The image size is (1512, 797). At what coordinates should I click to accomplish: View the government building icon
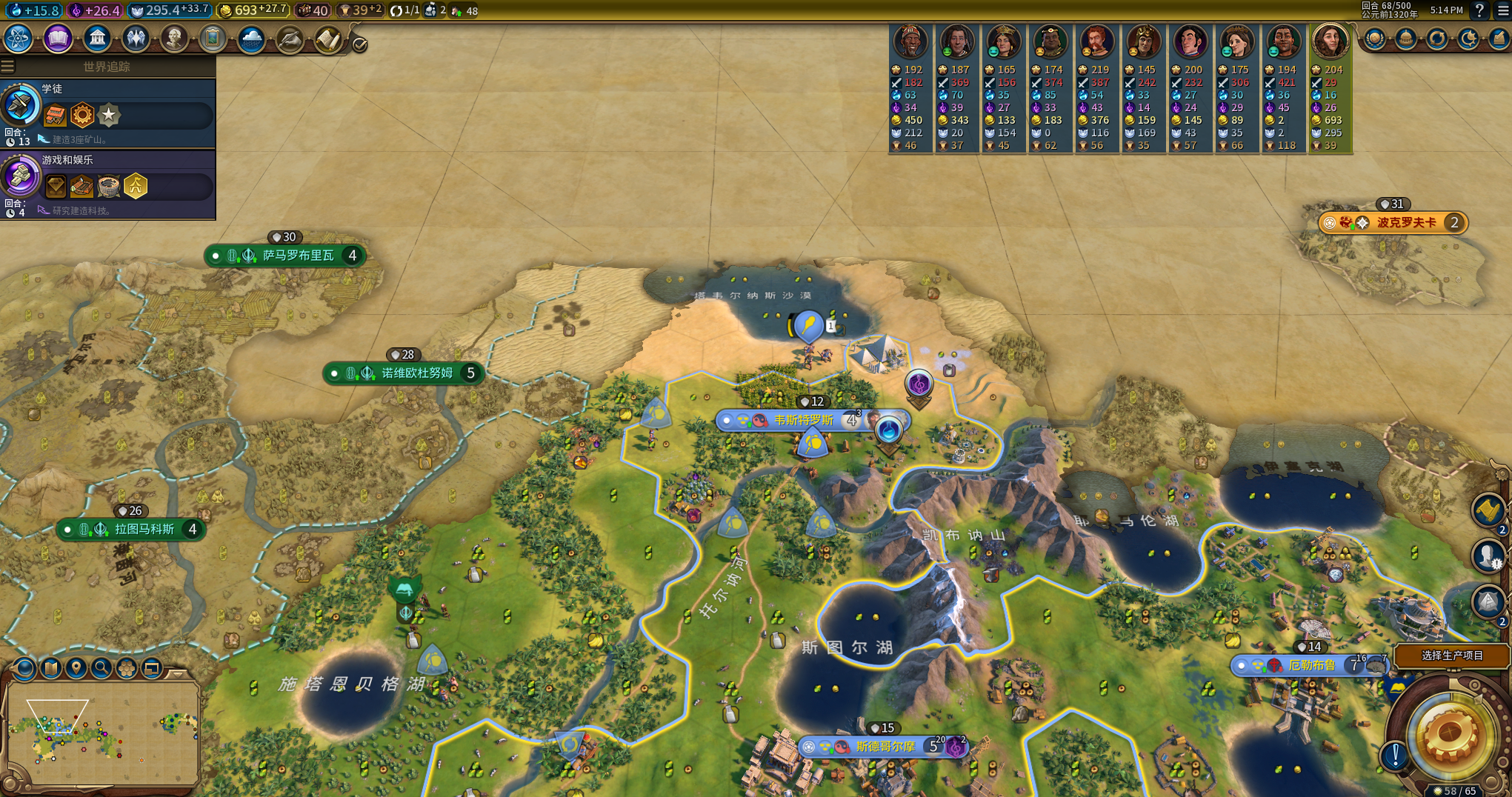(97, 39)
